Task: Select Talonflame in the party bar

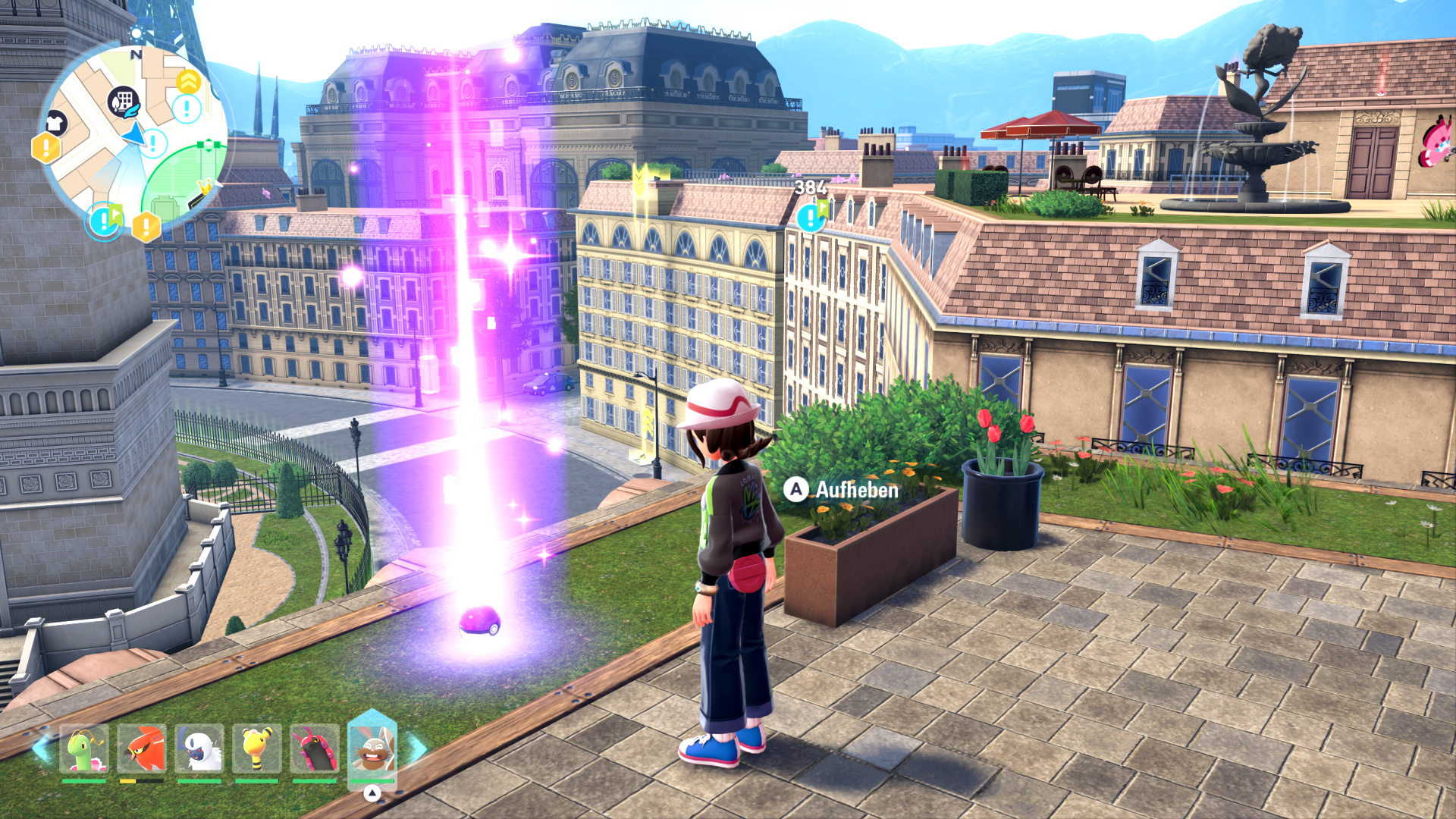Action: pyautogui.click(x=142, y=748)
